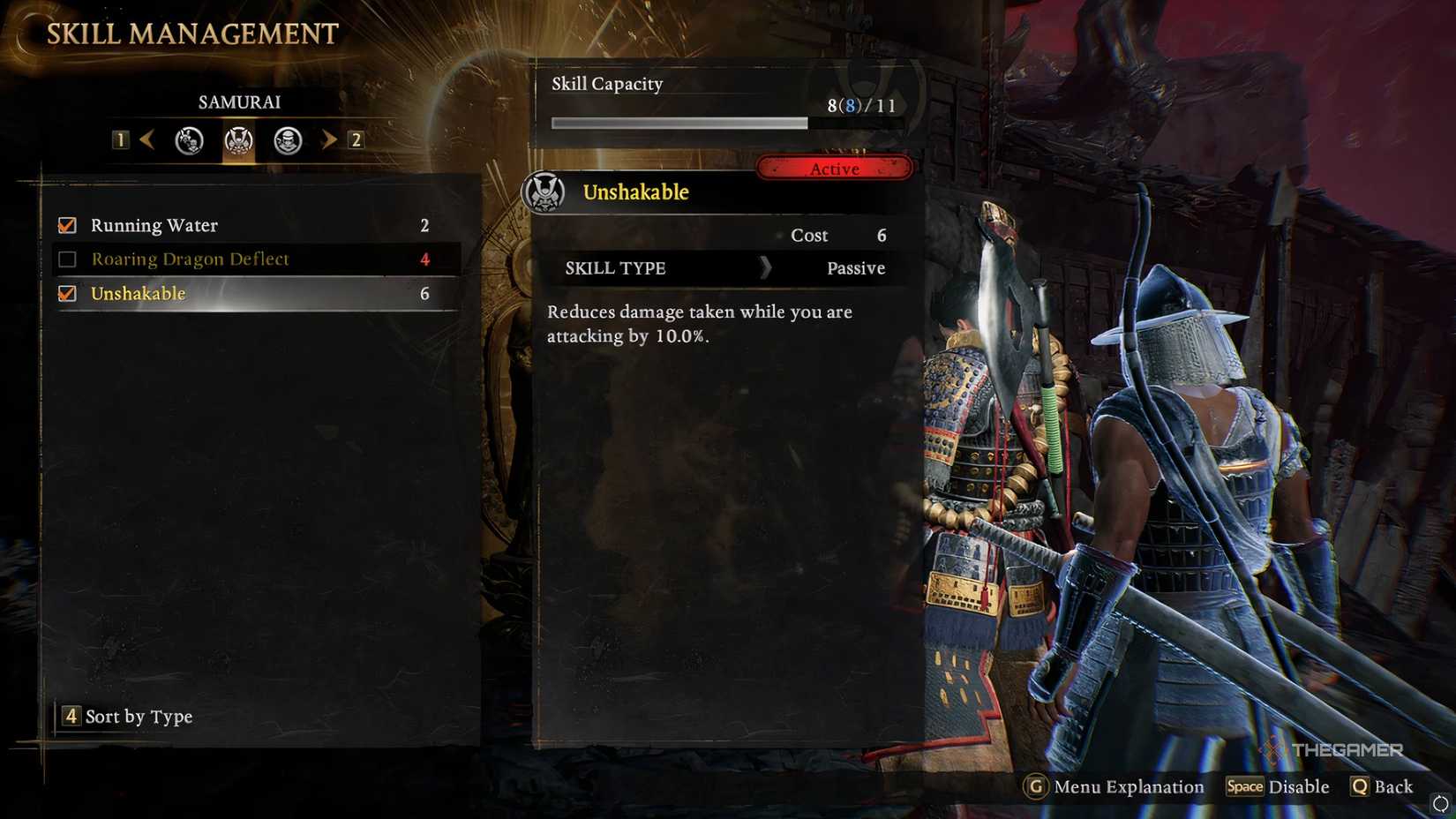Uncheck the Running Water skill checkbox
The image size is (1456, 819).
tap(66, 225)
